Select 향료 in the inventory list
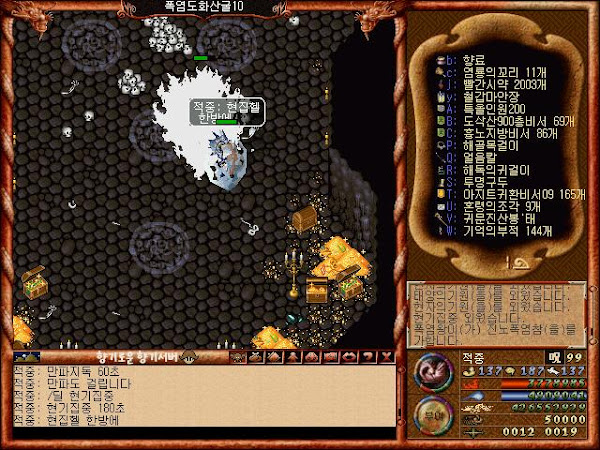600x450 pixels. 468,59
